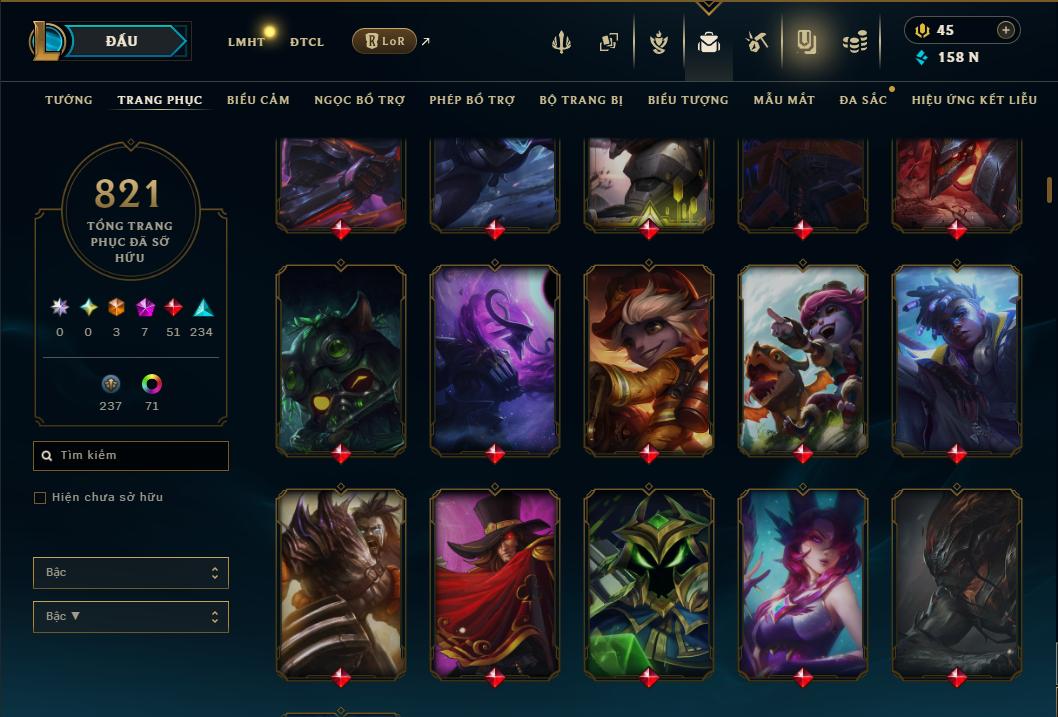1058x717 pixels.
Task: Open the HIỆU ỨNG KẾT LIỄU tab
Action: click(975, 100)
